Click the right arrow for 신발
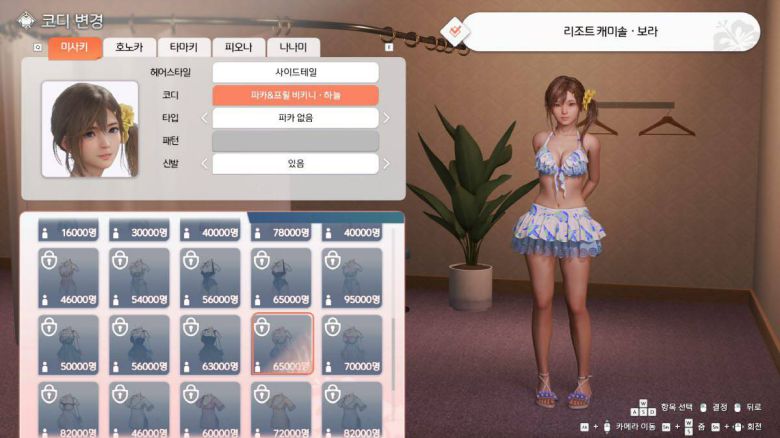Viewport: 780px width, 438px height. tap(387, 163)
